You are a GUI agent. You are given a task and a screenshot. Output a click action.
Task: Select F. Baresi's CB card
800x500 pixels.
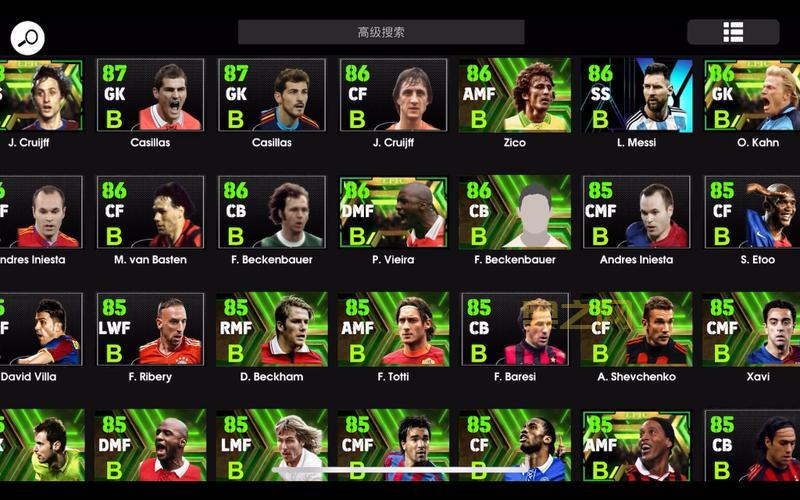click(514, 329)
